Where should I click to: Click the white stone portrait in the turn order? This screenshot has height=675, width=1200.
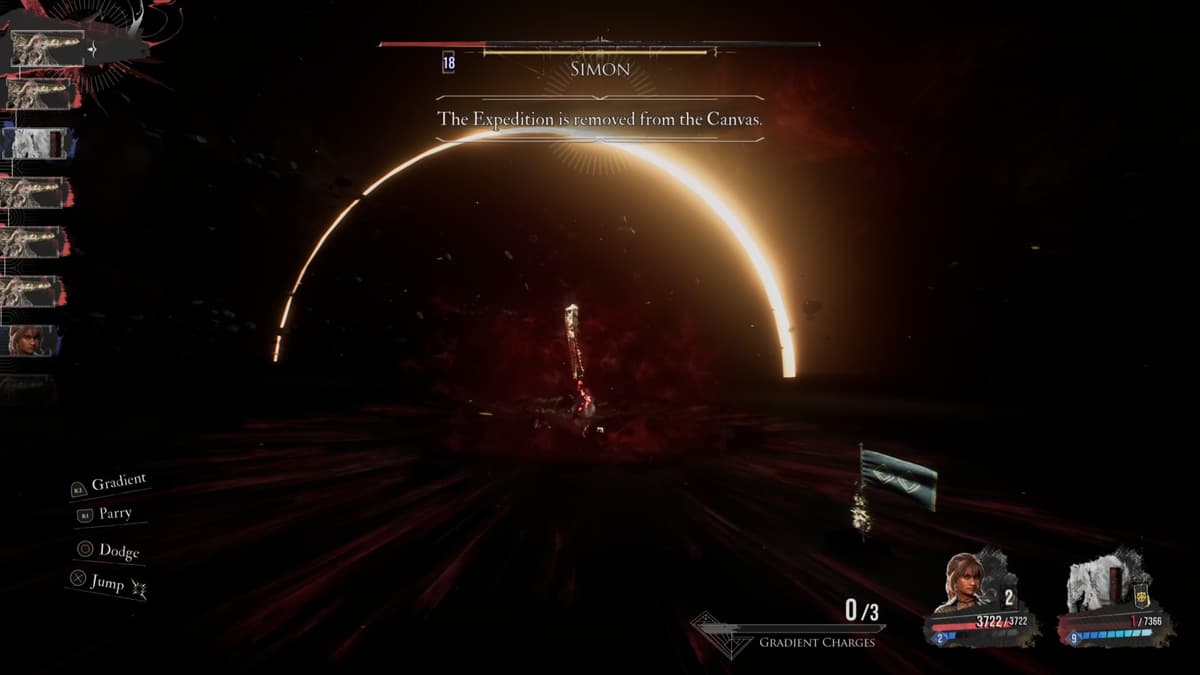[37, 142]
